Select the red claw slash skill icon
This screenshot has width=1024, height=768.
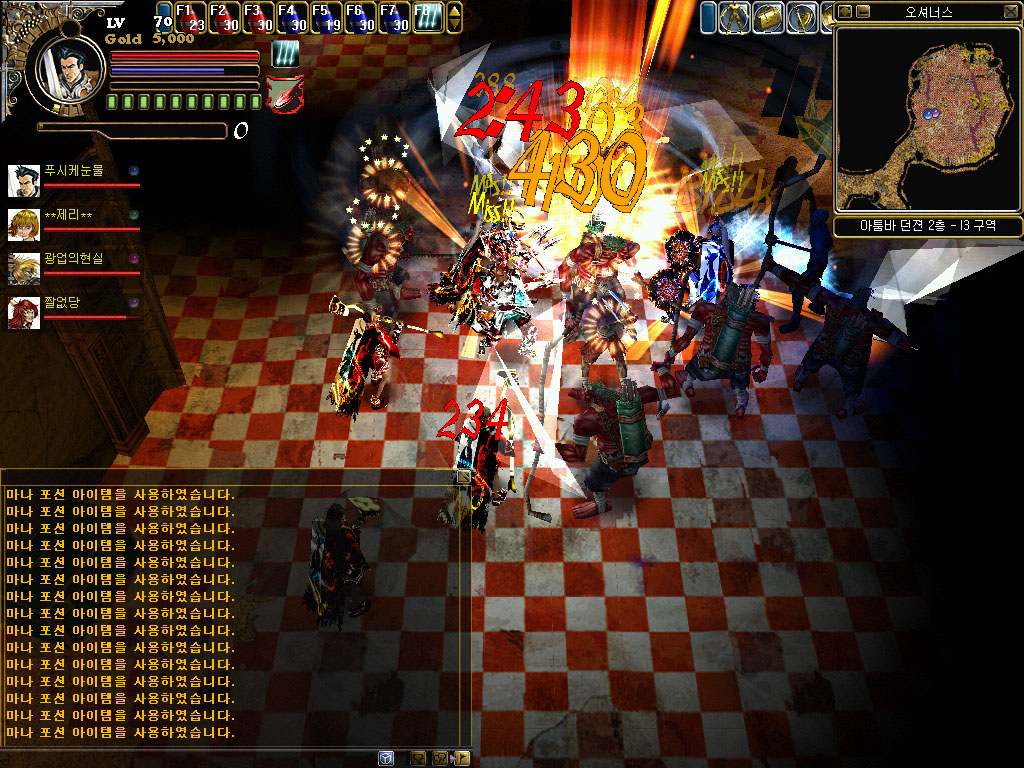tap(284, 93)
